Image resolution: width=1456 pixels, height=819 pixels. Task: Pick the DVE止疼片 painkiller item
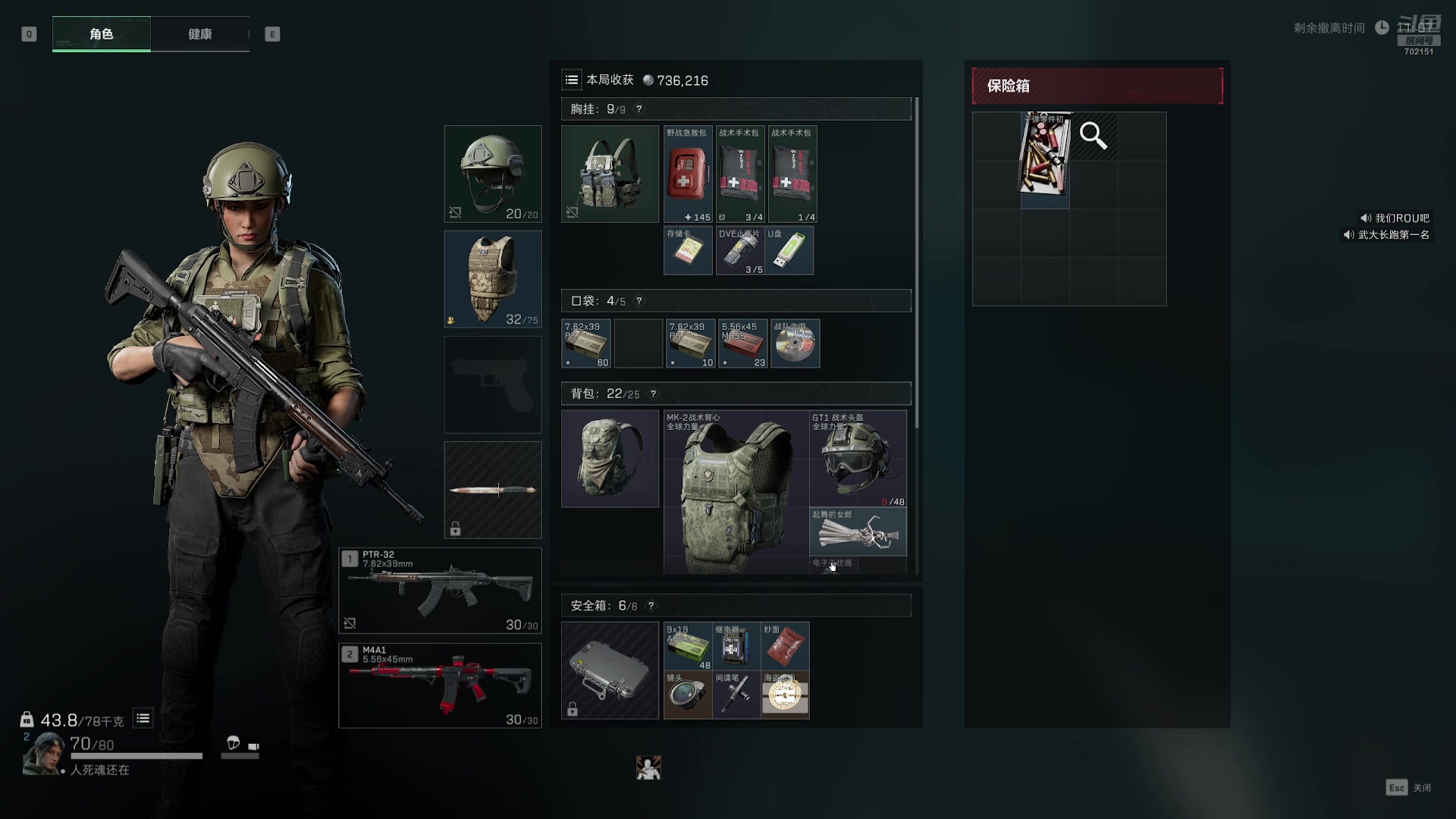coord(740,250)
